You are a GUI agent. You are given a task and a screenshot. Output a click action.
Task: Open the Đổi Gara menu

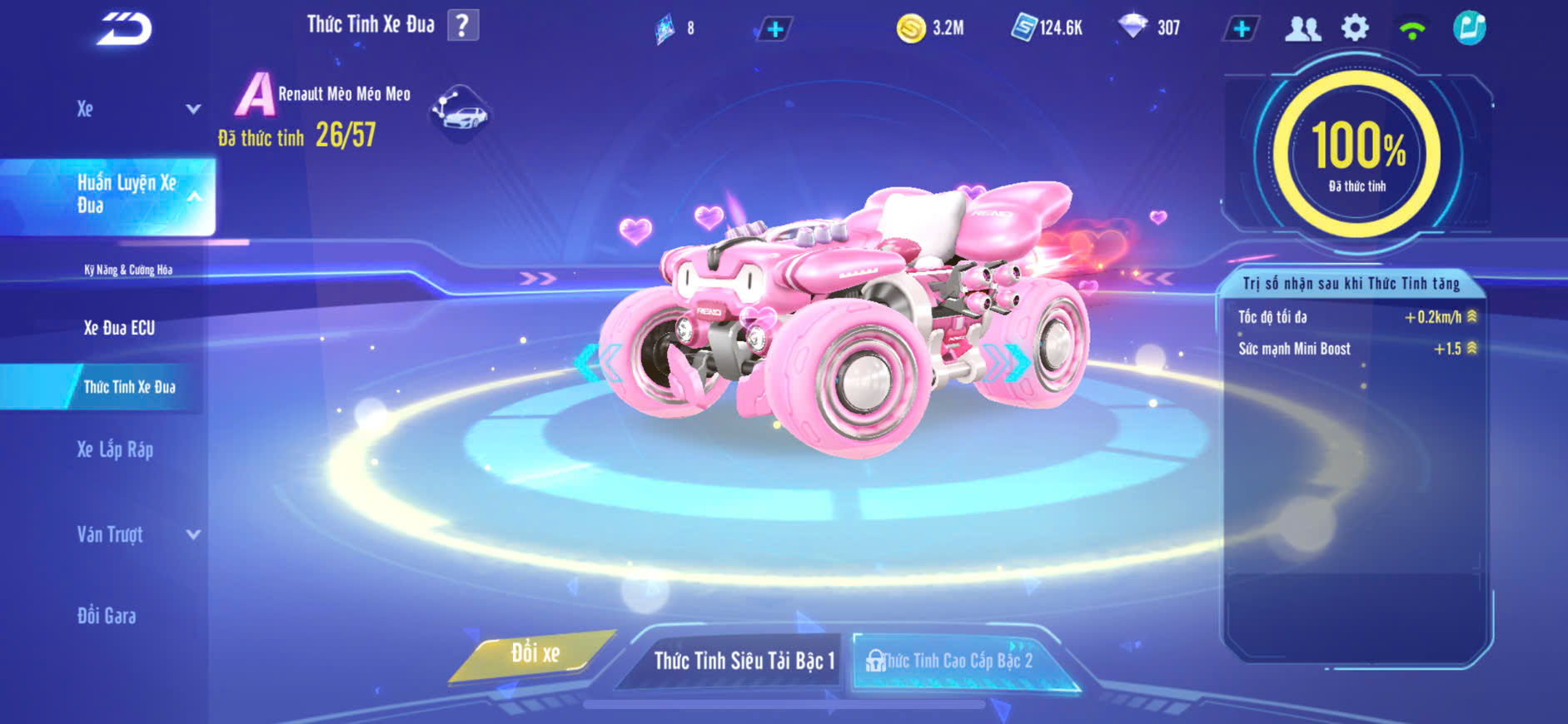pos(107,616)
